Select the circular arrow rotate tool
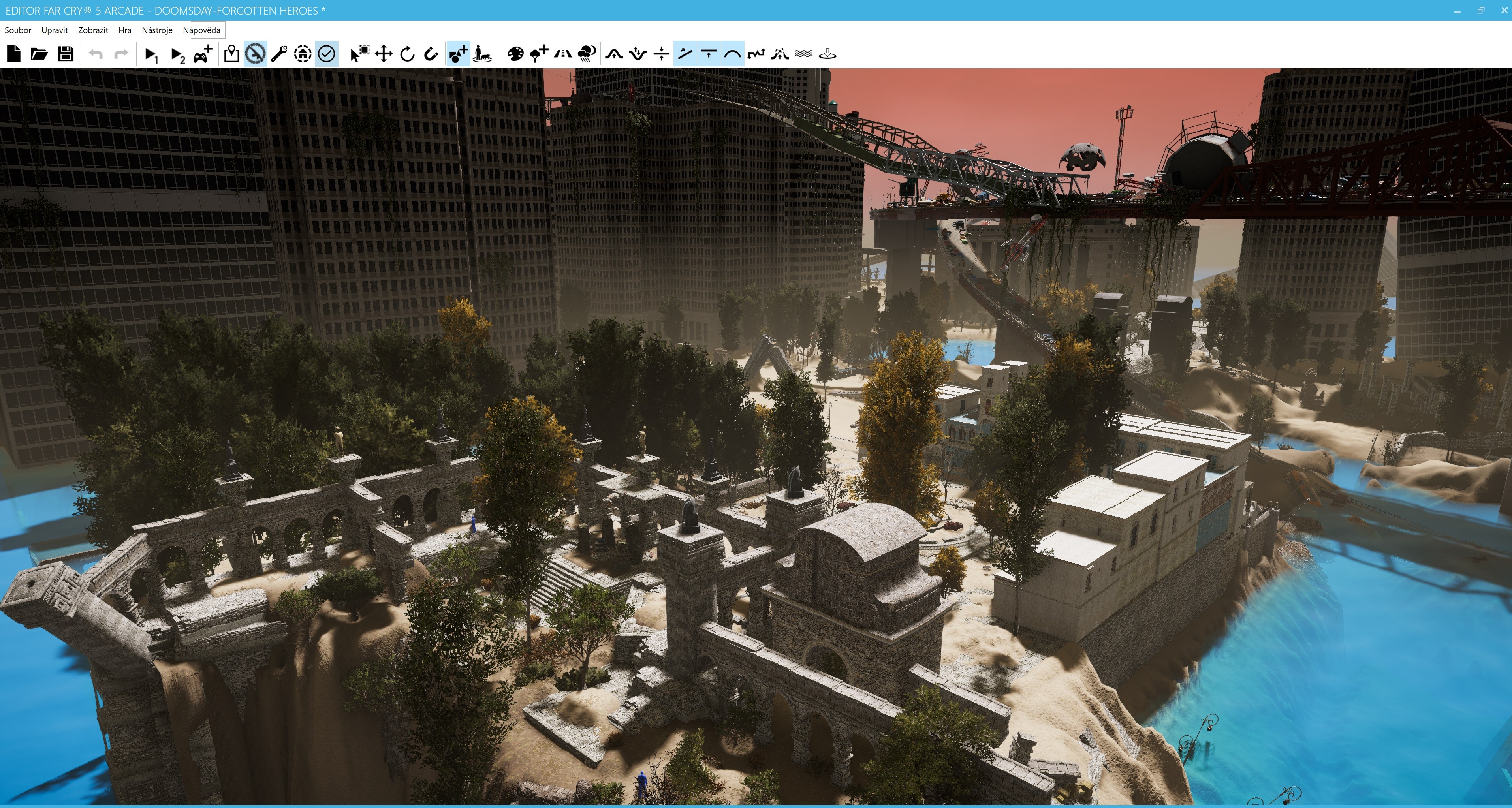 coord(407,54)
